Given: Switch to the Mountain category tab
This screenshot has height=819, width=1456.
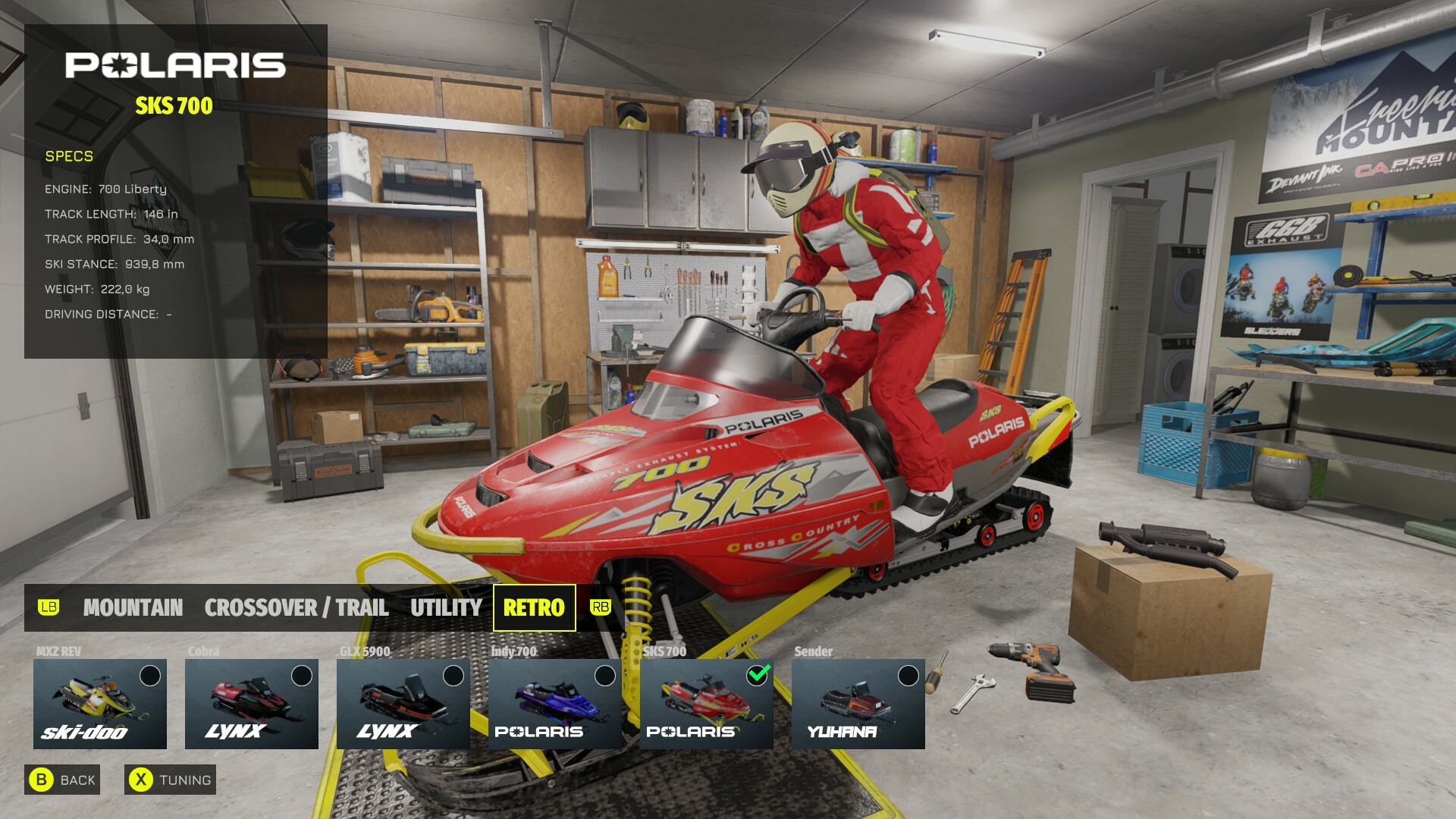Looking at the screenshot, I should pos(133,607).
